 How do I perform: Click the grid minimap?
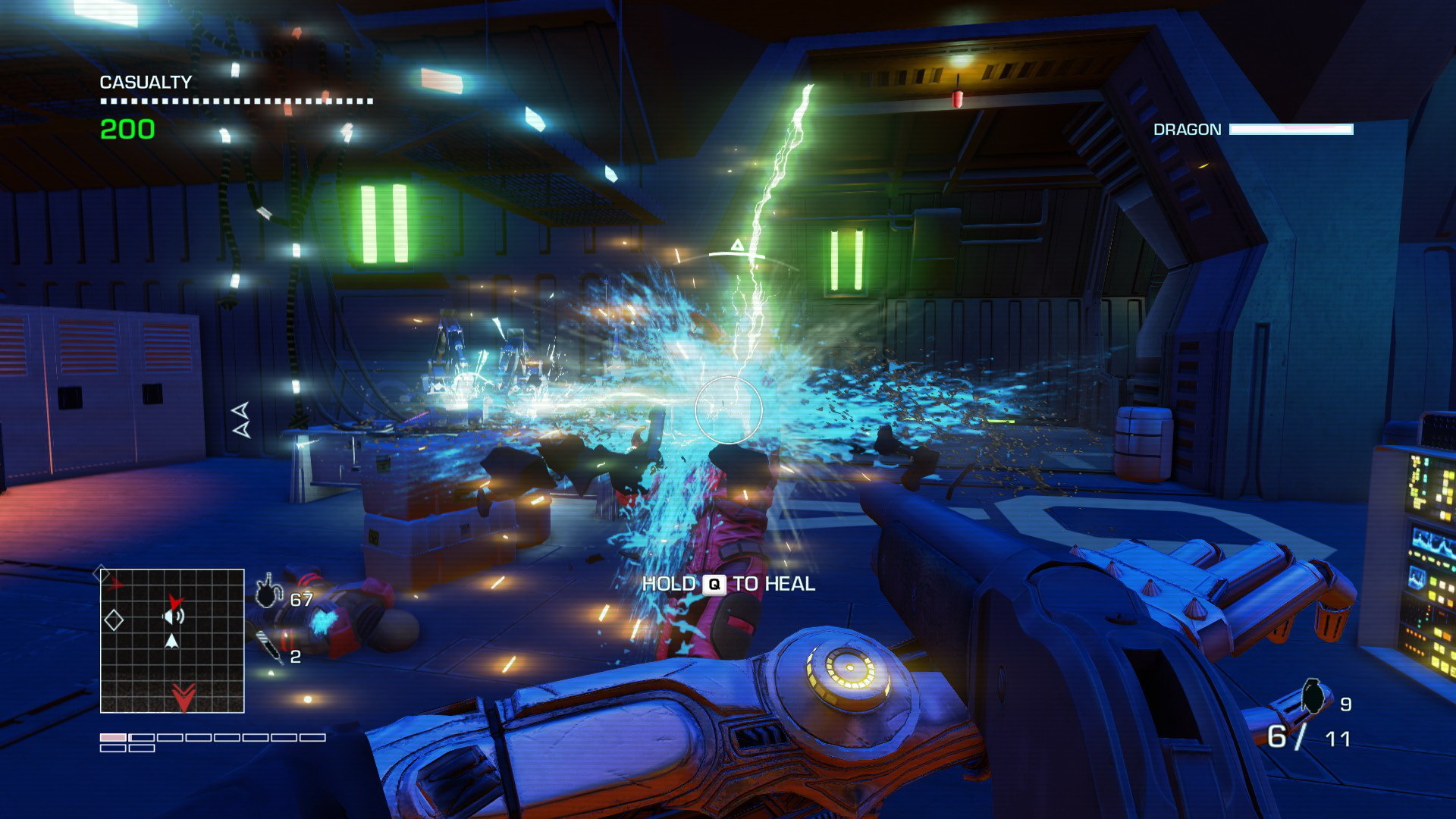pos(172,641)
